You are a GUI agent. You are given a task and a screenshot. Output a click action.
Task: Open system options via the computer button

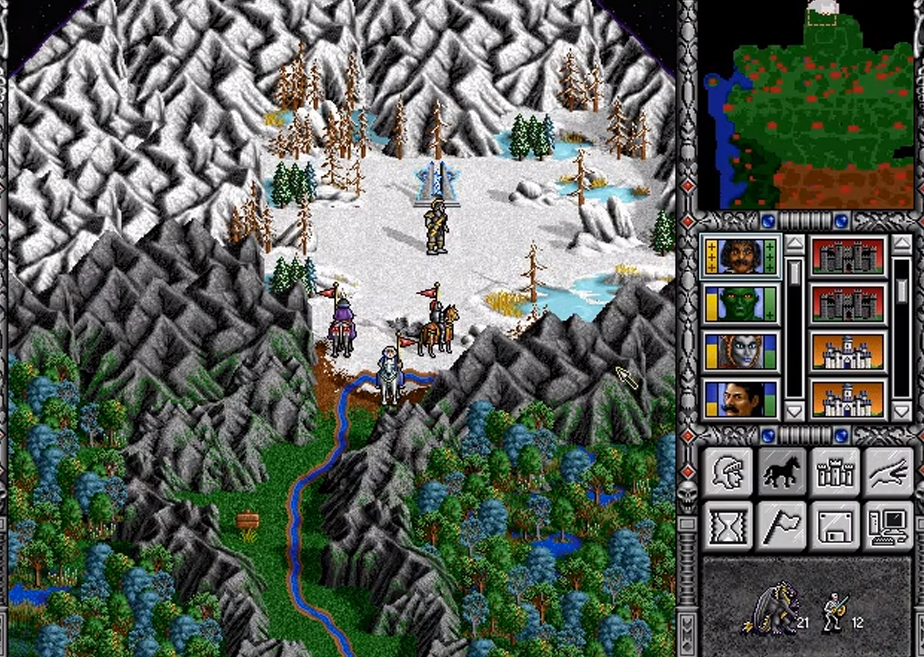tap(888, 524)
